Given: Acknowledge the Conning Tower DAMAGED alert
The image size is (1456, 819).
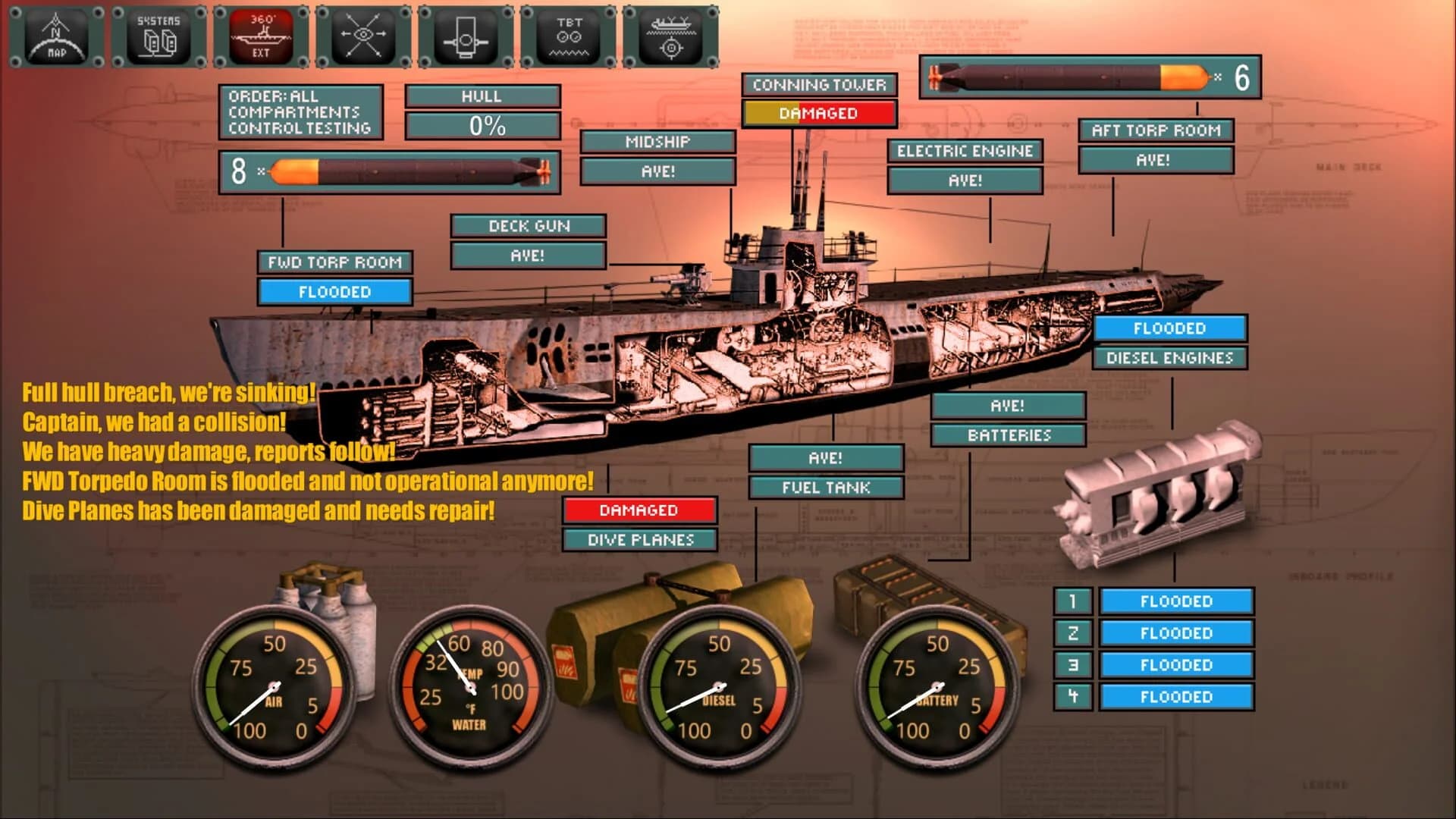Looking at the screenshot, I should [x=819, y=112].
